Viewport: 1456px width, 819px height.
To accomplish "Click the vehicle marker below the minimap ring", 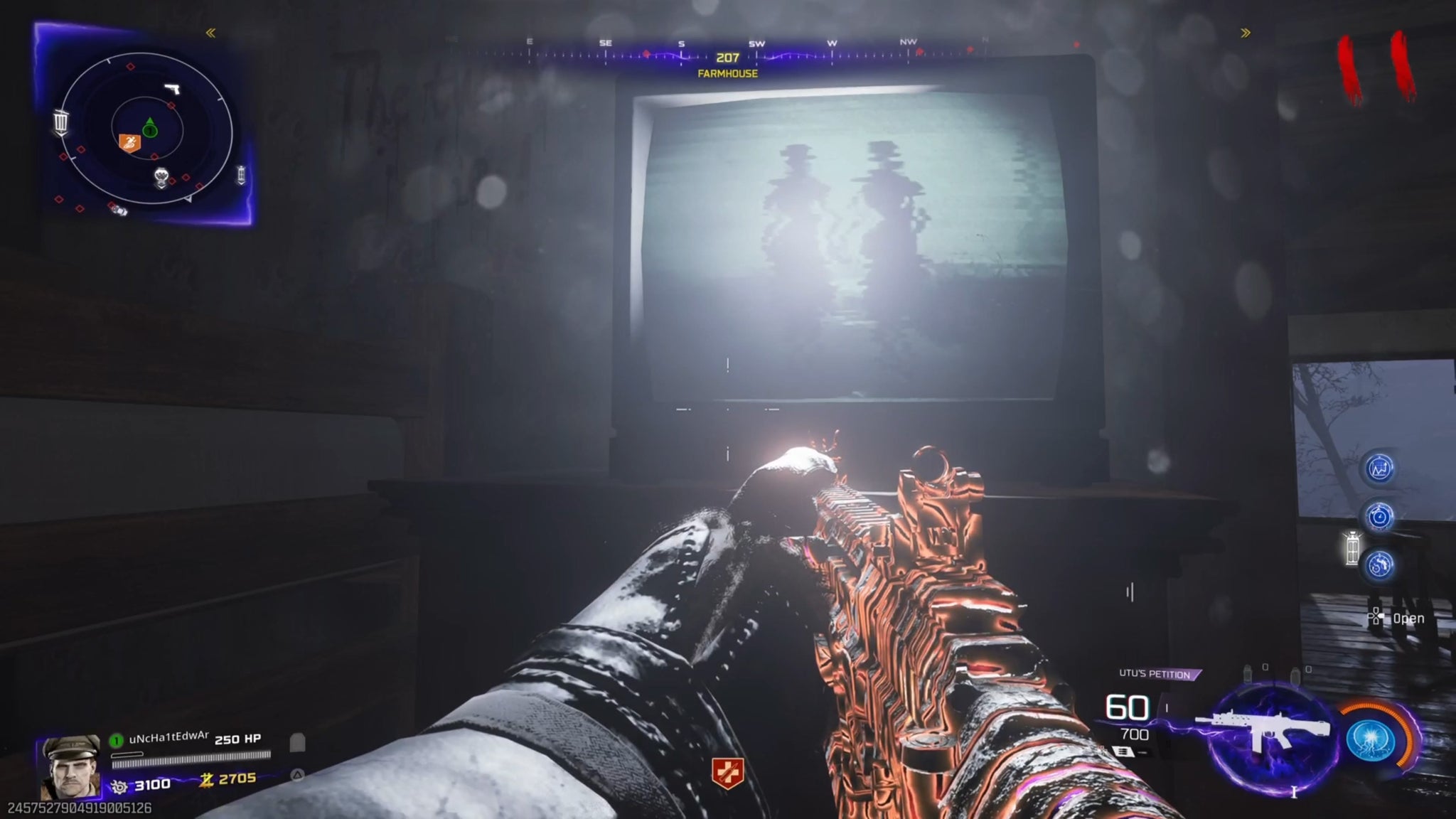I will (x=118, y=209).
